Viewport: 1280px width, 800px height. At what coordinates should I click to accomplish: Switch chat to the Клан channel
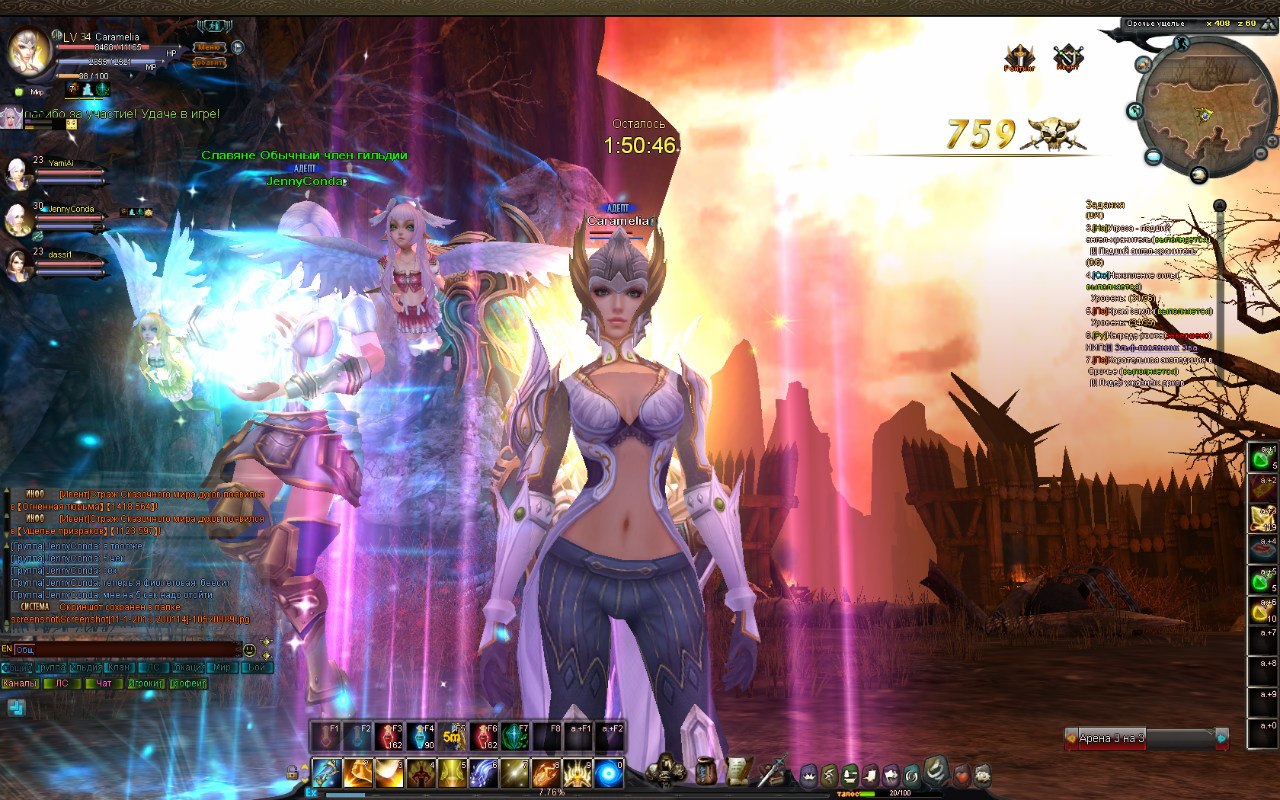coord(118,667)
